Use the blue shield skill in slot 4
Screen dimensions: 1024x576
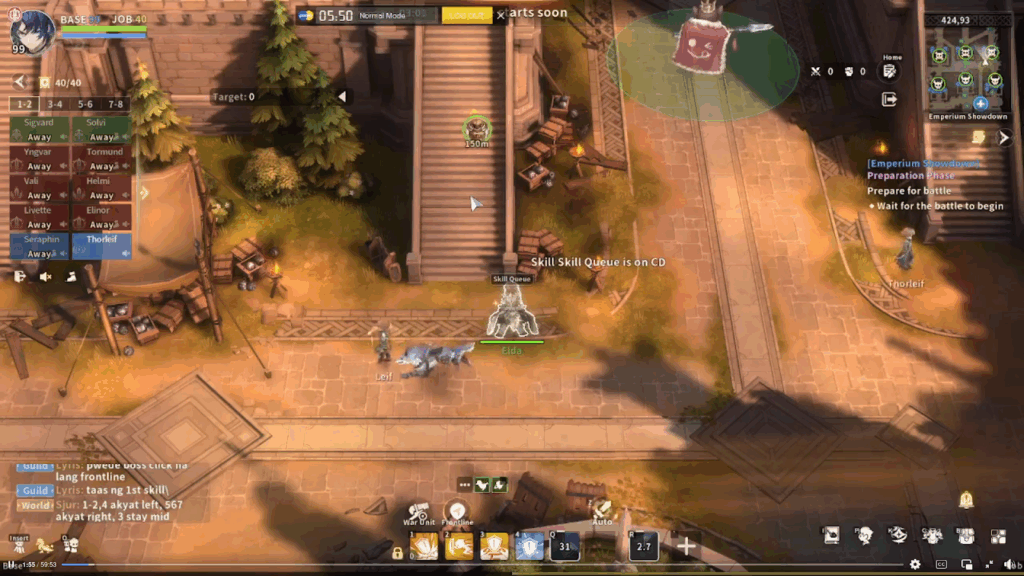[529, 546]
